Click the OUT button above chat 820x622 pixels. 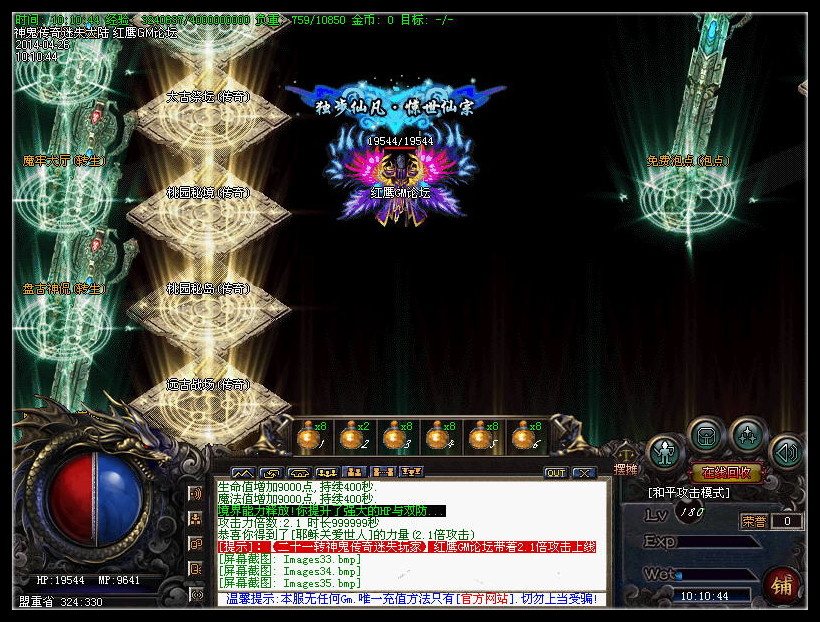coord(555,472)
